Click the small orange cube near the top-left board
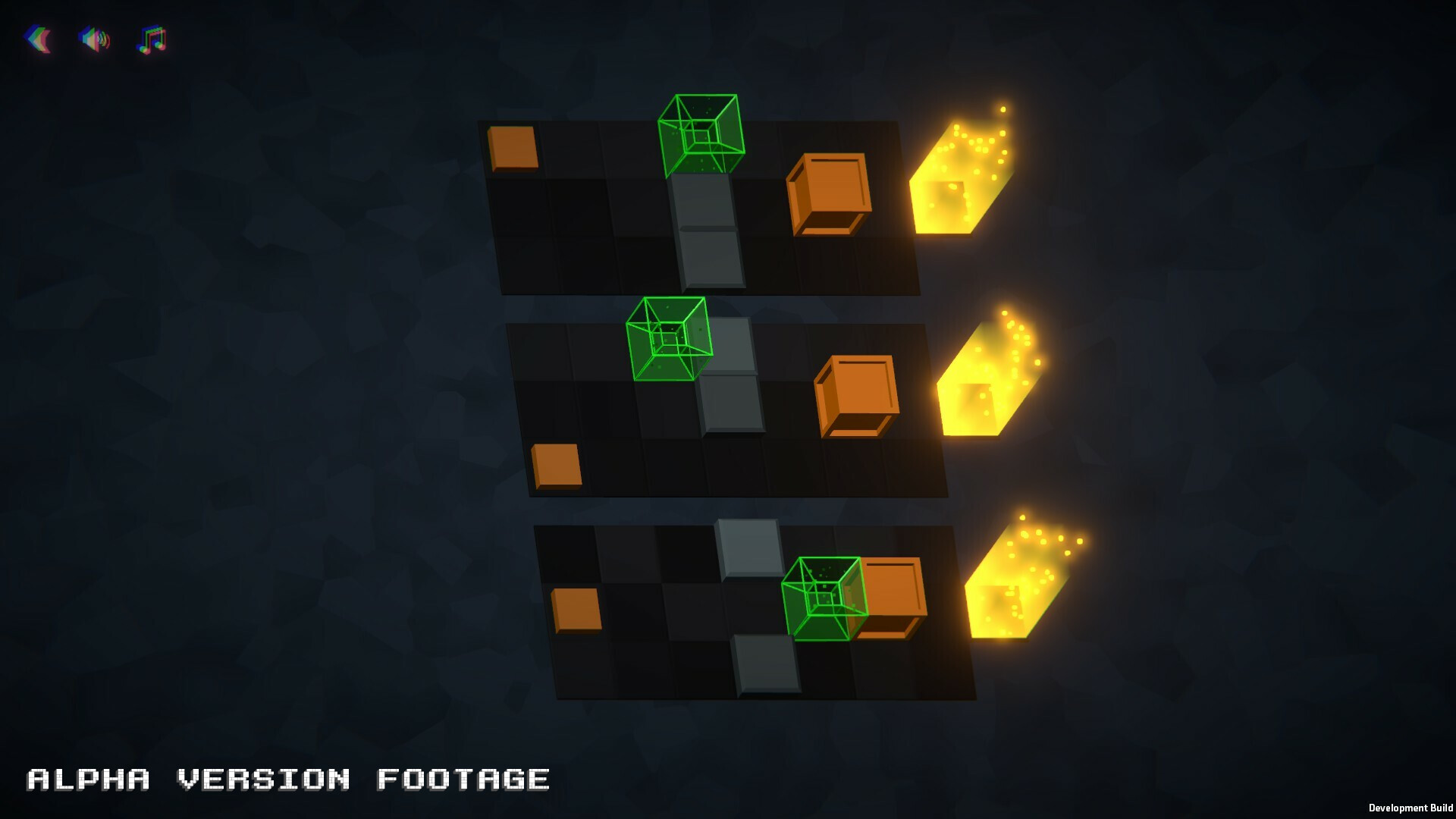Screen dimensions: 1456x819 512,148
